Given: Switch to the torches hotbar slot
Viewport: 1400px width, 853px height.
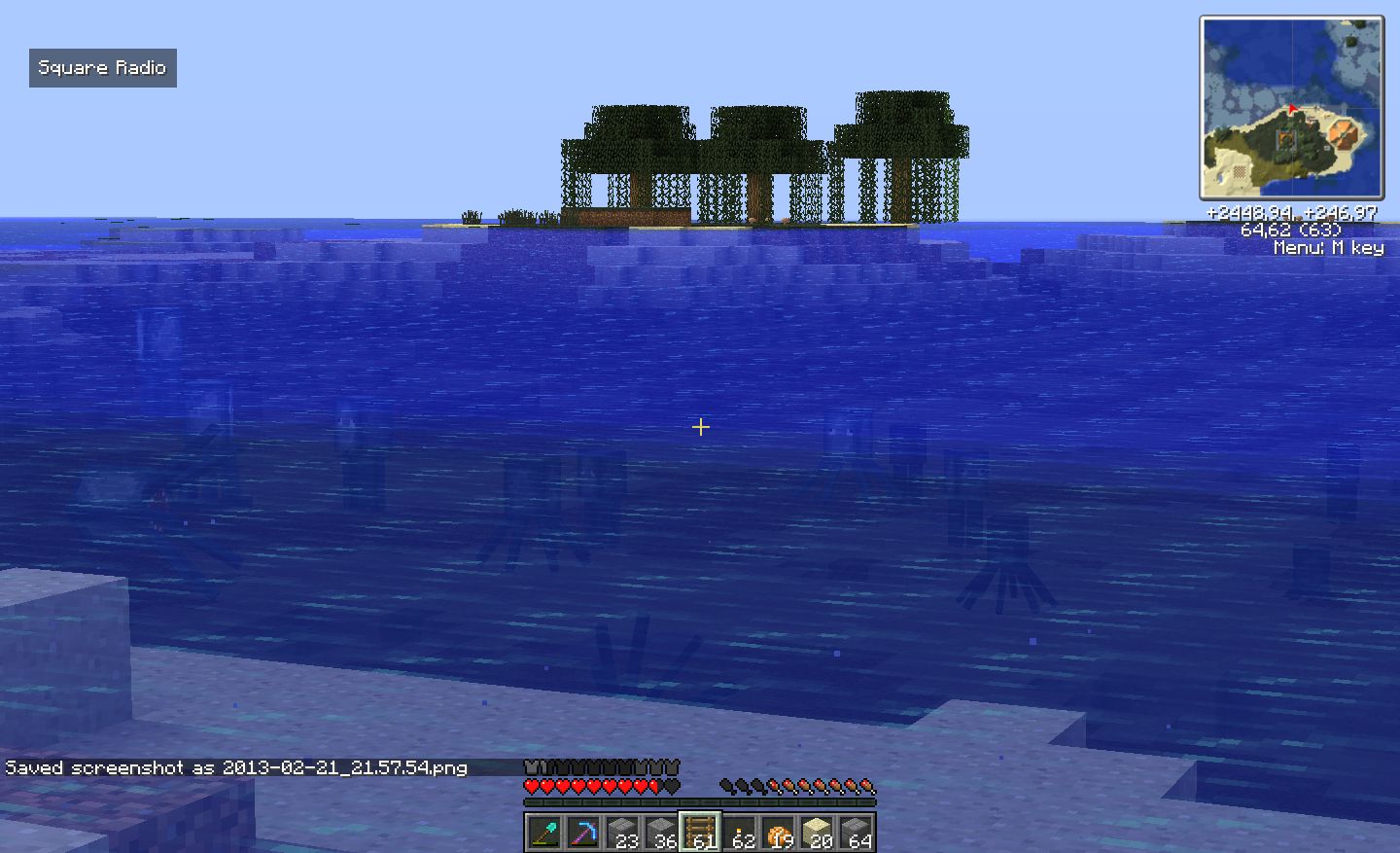Looking at the screenshot, I should pos(739,833).
